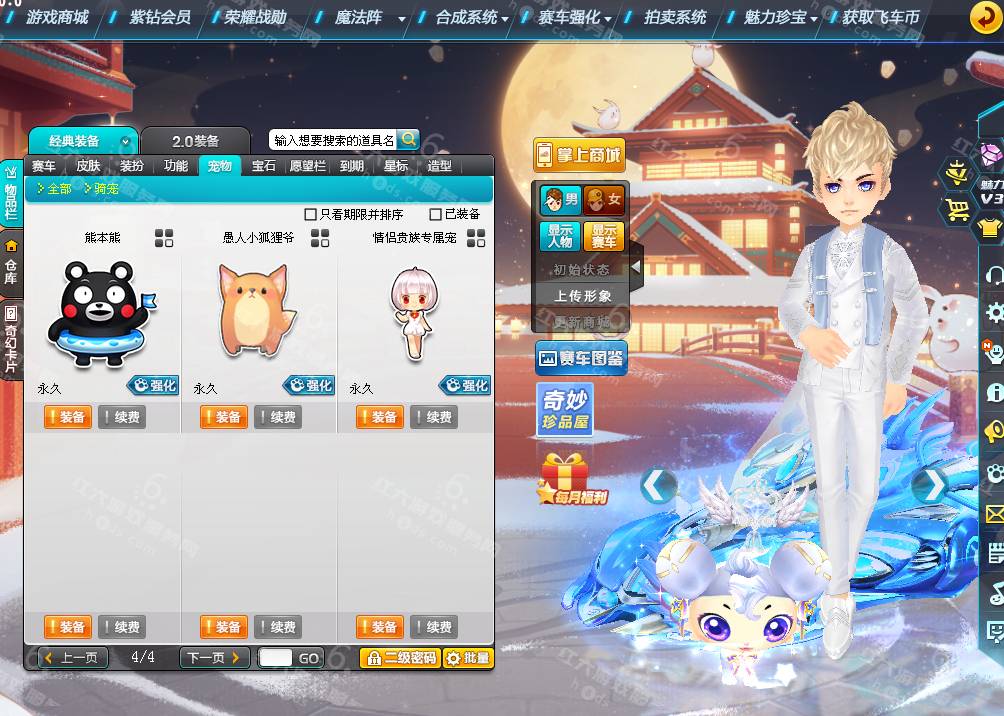Select the 赛车 category tab
The width and height of the screenshot is (1004, 716).
(x=44, y=166)
